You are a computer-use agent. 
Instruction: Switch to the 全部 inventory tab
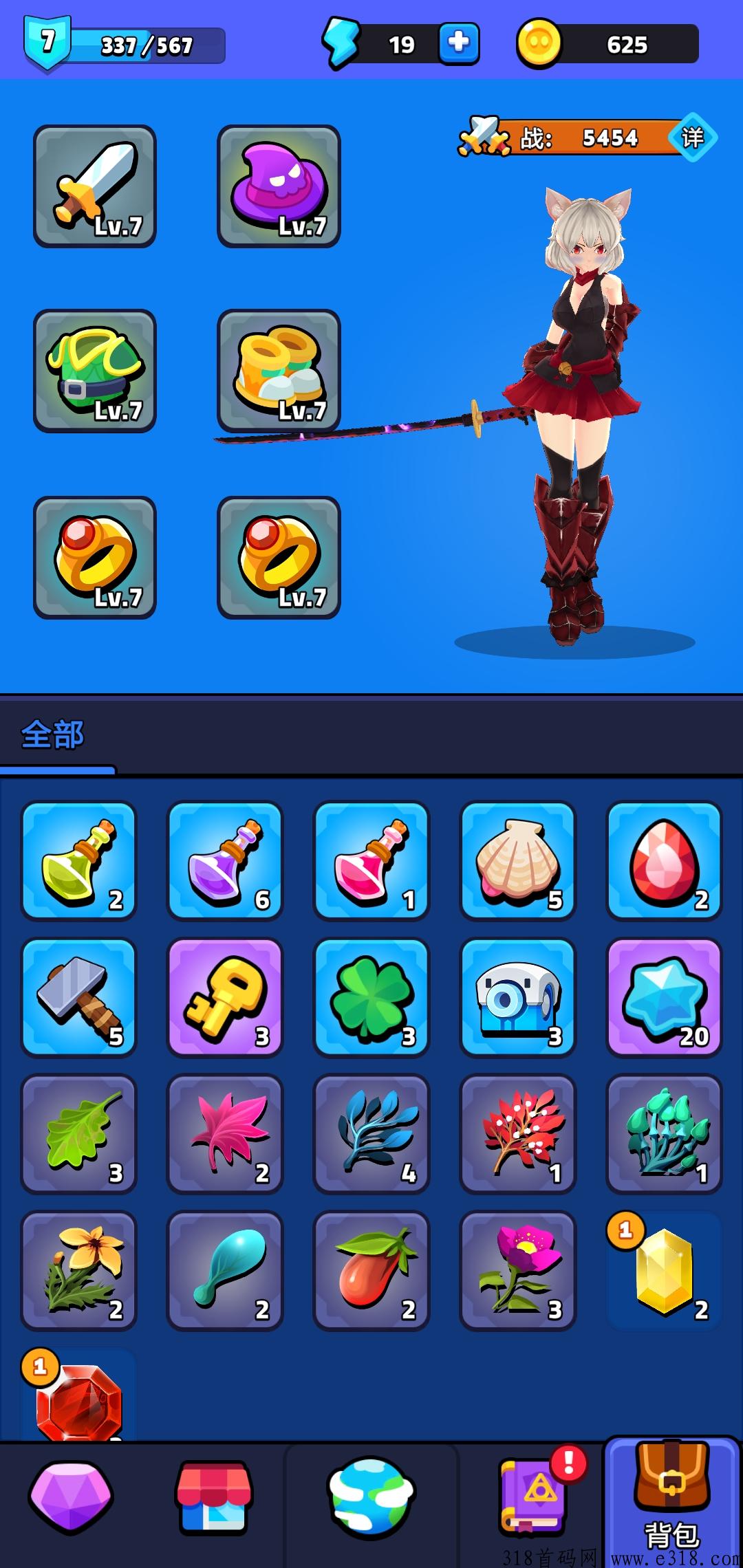point(53,735)
